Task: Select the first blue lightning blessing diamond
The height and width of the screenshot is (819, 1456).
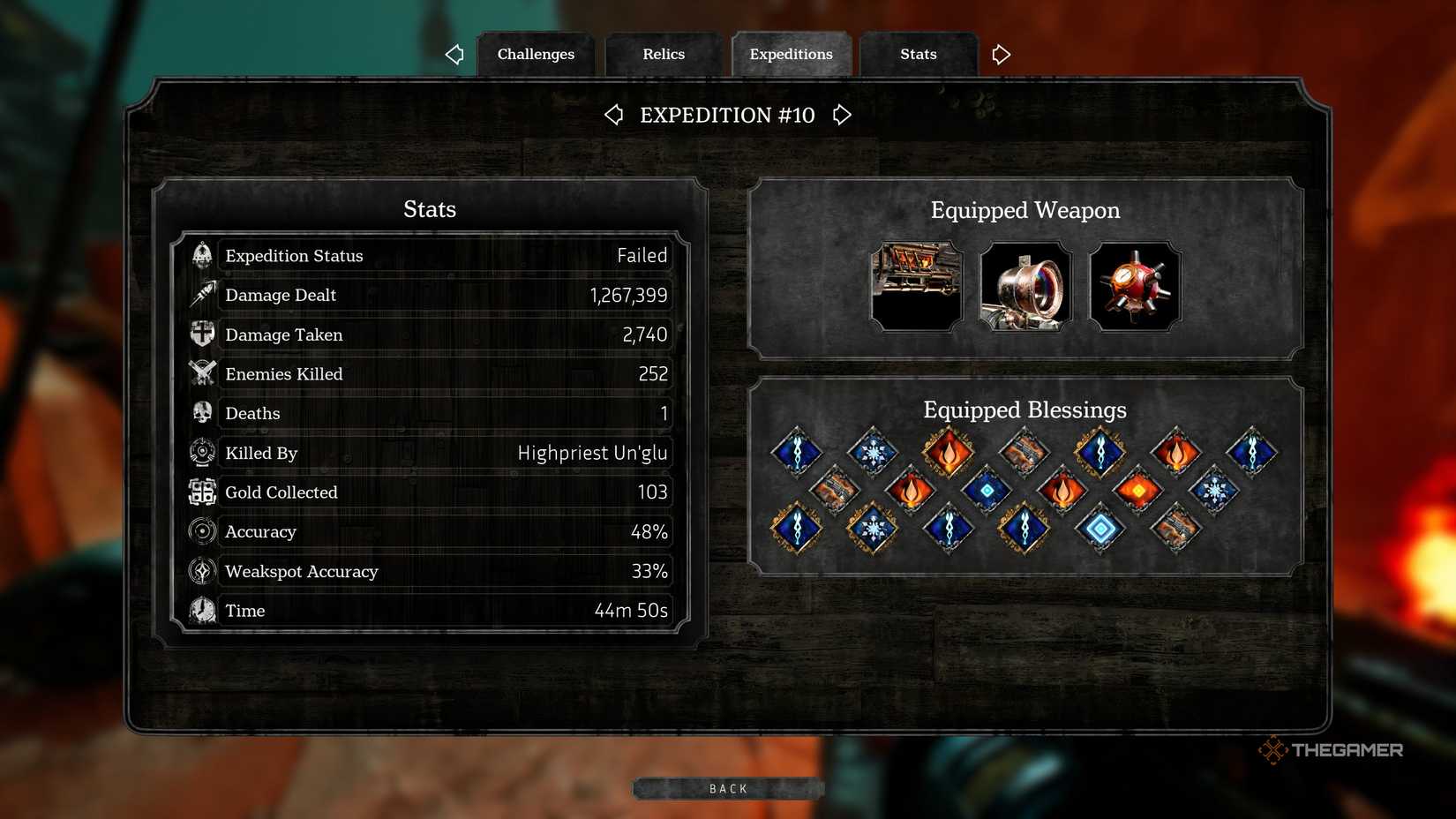Action: [x=797, y=451]
